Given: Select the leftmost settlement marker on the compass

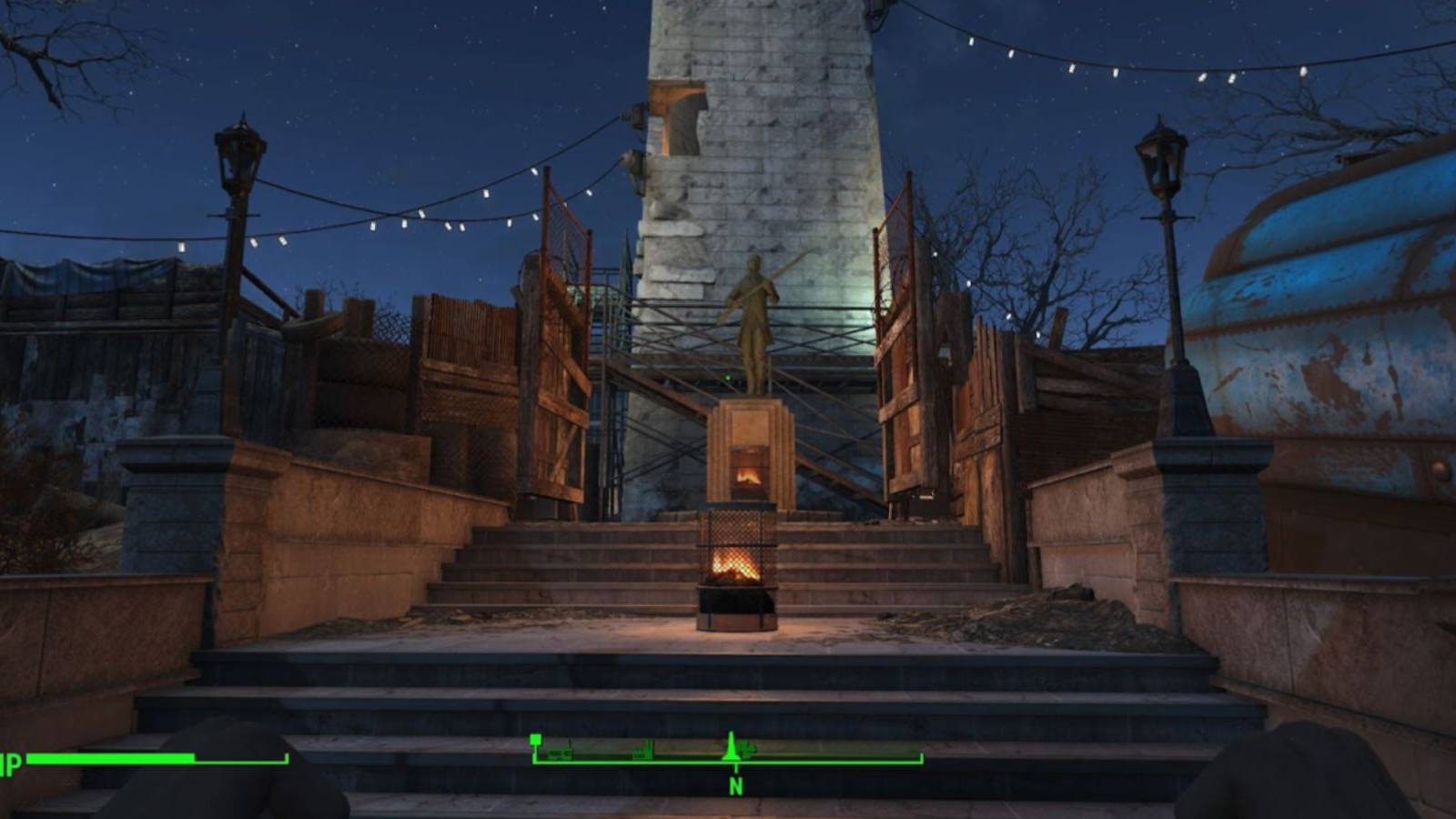Looking at the screenshot, I should coord(560,753).
